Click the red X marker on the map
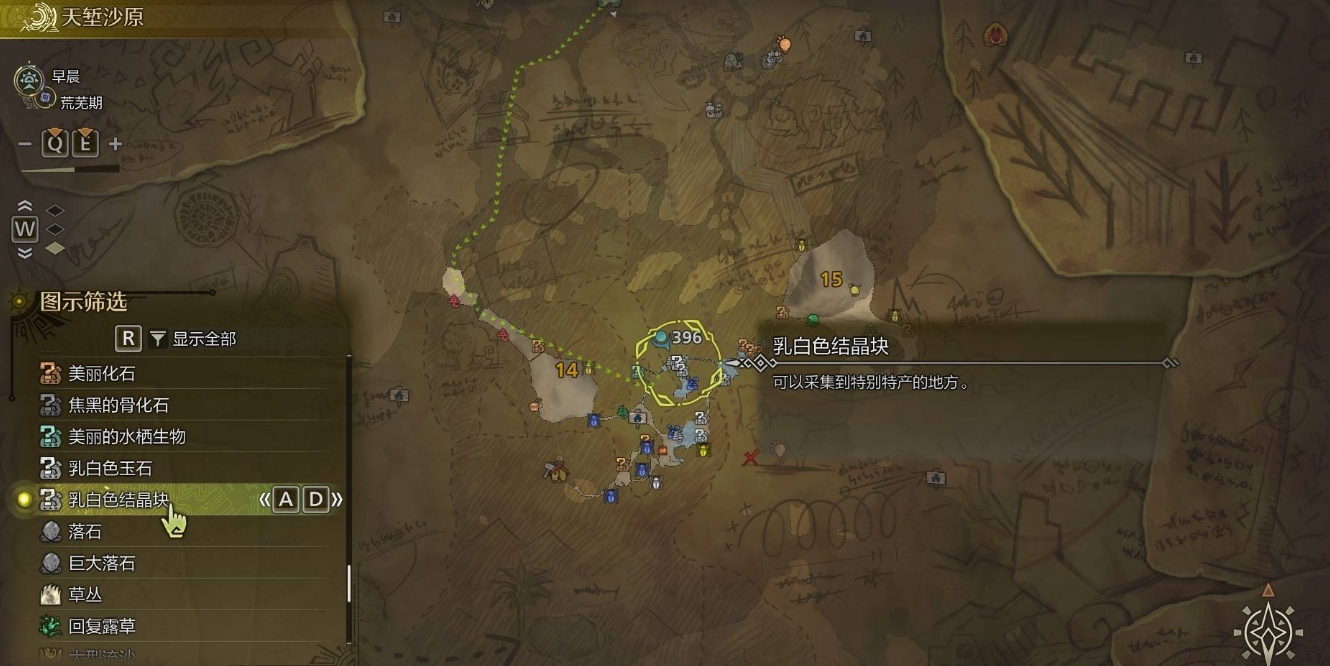 tap(751, 457)
